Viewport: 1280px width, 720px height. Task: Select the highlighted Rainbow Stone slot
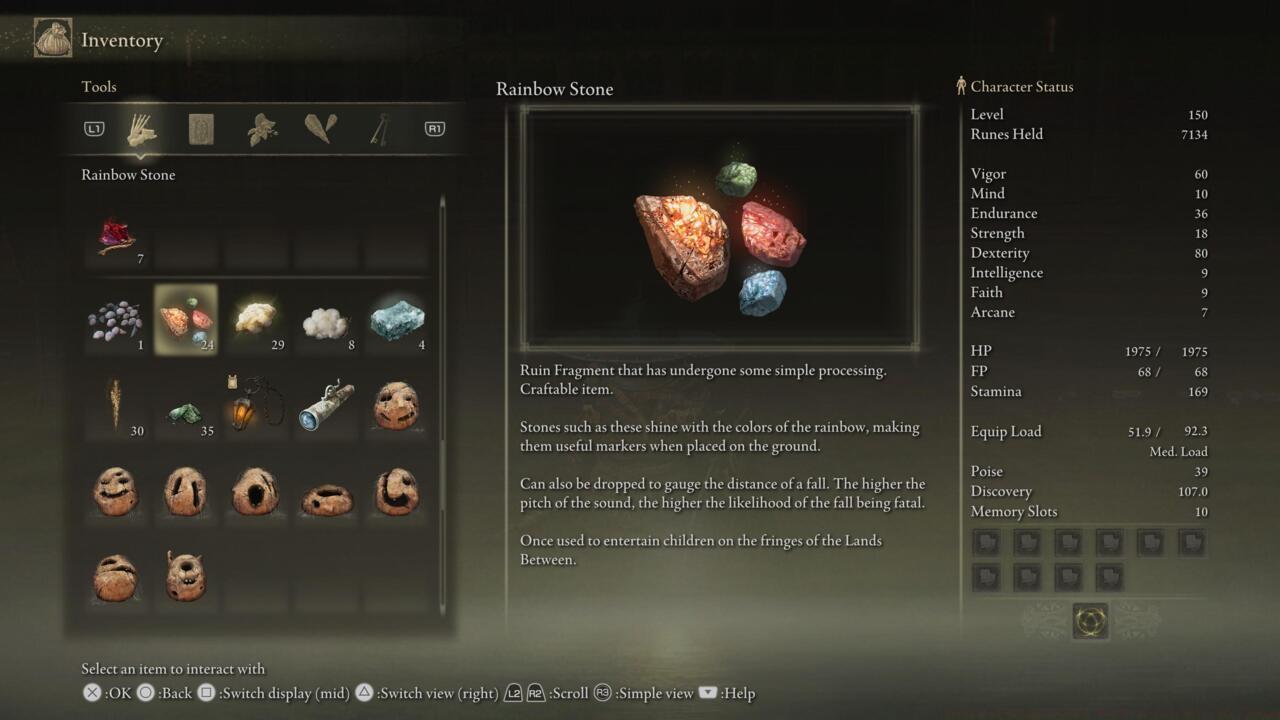(x=185, y=318)
